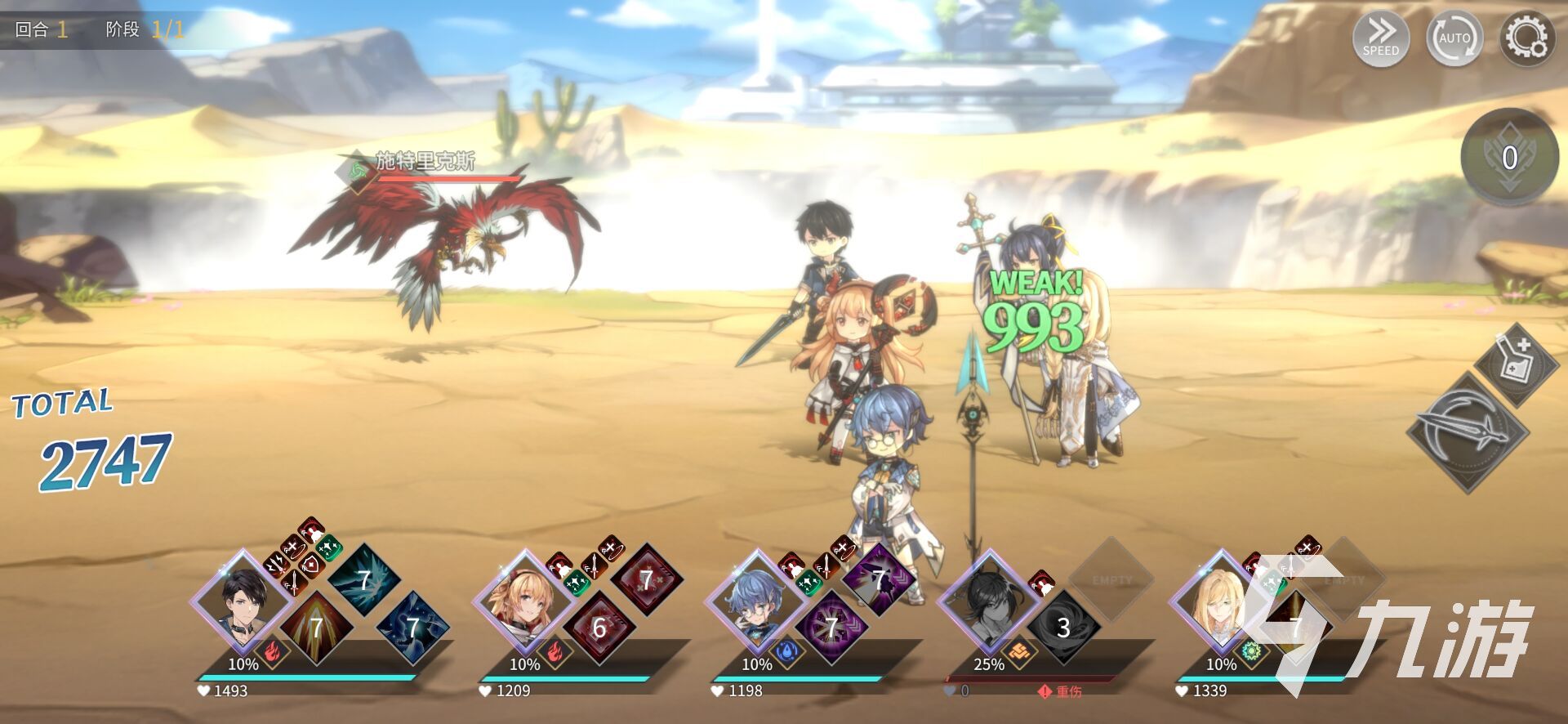Activate the red skill showing cooldown 6
1568x724 pixels.
[x=599, y=627]
